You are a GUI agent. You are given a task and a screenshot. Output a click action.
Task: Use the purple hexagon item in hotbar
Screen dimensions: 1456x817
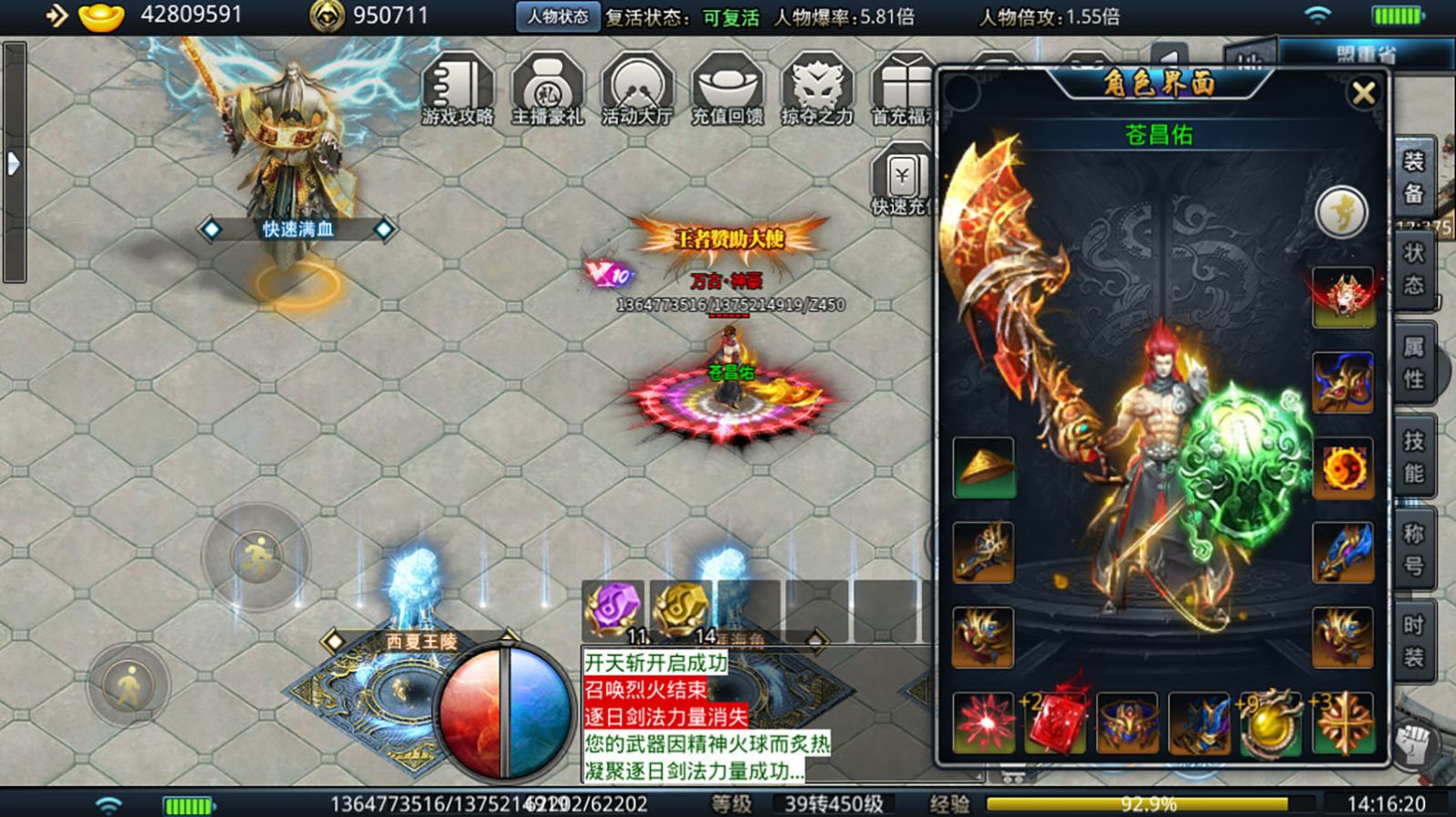pyautogui.click(x=613, y=609)
